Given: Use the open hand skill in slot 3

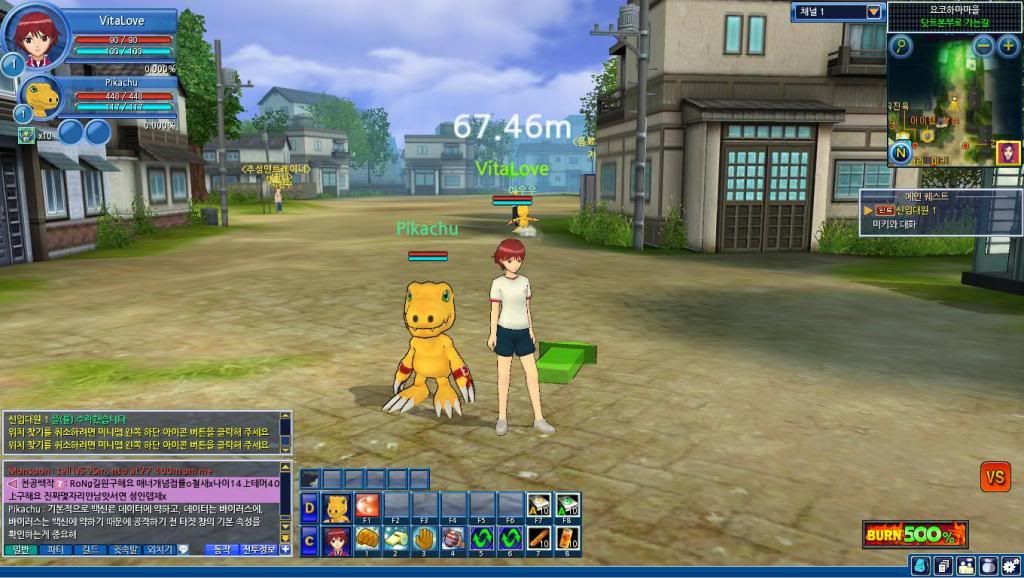Looking at the screenshot, I should click(425, 539).
